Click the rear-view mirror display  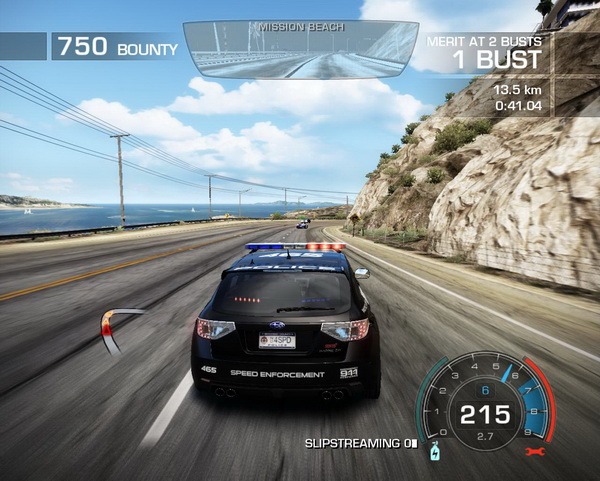click(300, 49)
